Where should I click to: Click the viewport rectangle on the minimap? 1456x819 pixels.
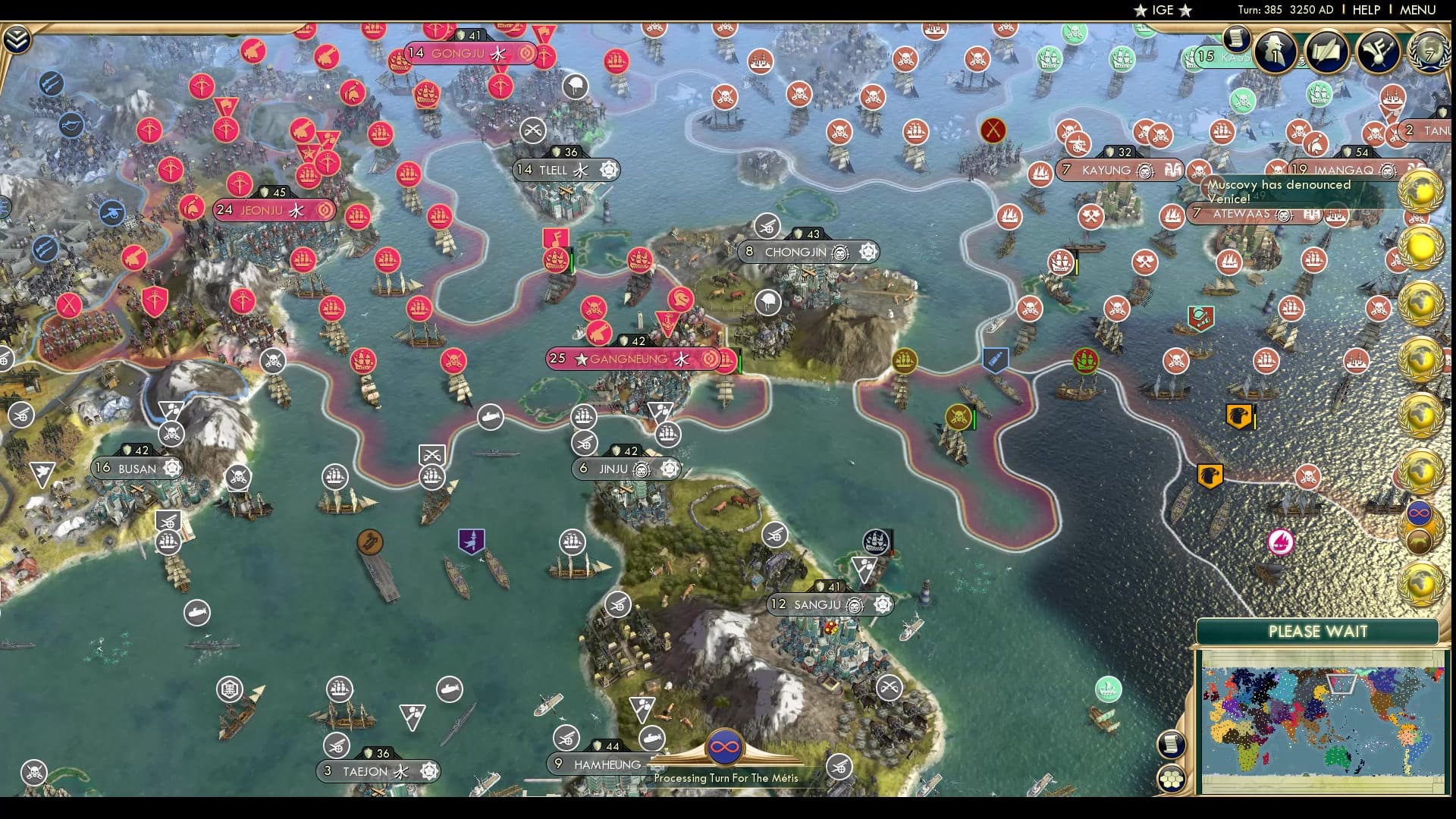coord(1342,683)
